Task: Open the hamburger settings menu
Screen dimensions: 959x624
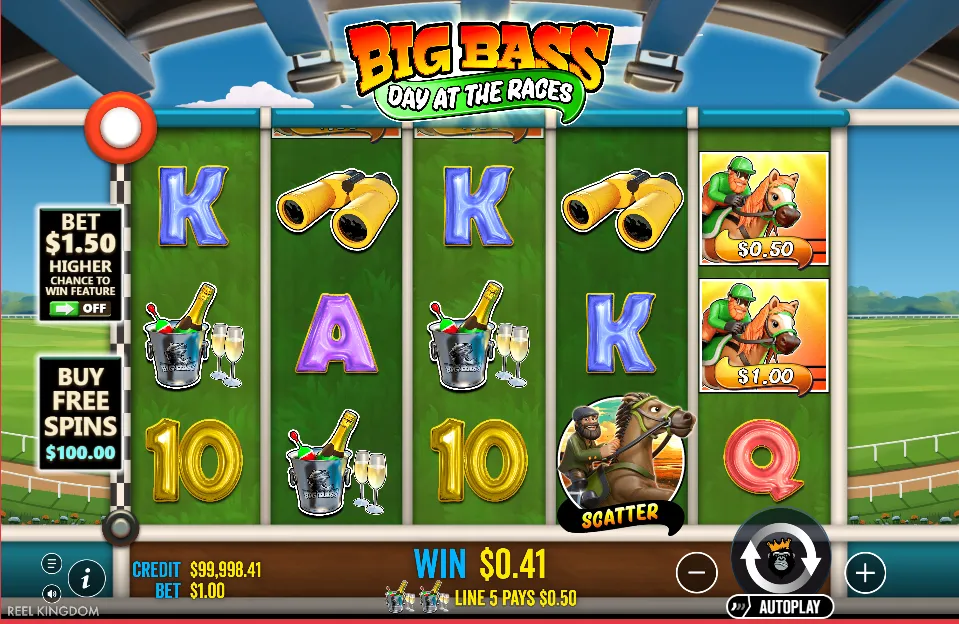Action: tap(51, 563)
